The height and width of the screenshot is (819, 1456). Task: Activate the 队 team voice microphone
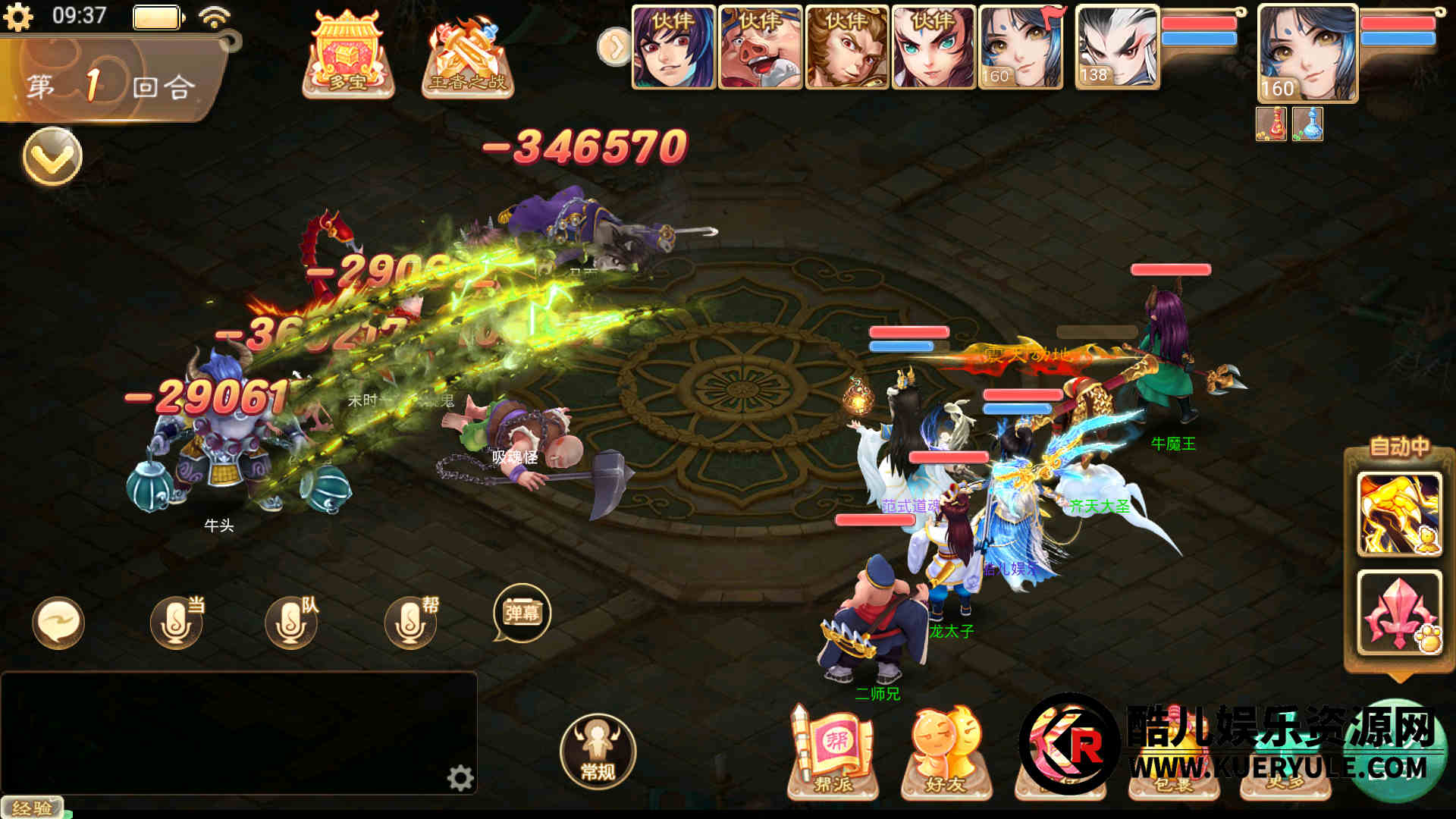291,623
